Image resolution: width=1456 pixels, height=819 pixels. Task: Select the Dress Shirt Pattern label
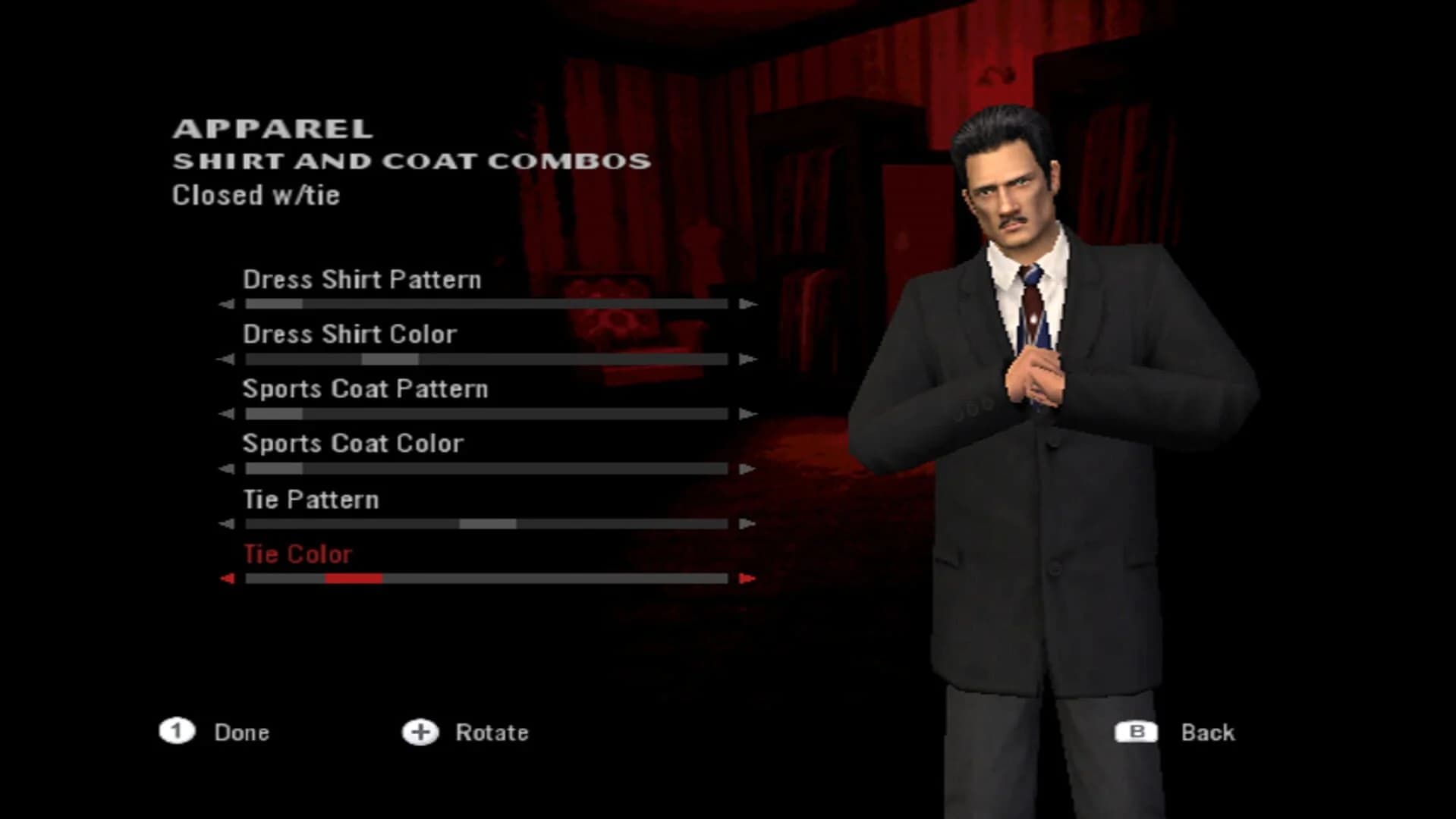(x=362, y=280)
